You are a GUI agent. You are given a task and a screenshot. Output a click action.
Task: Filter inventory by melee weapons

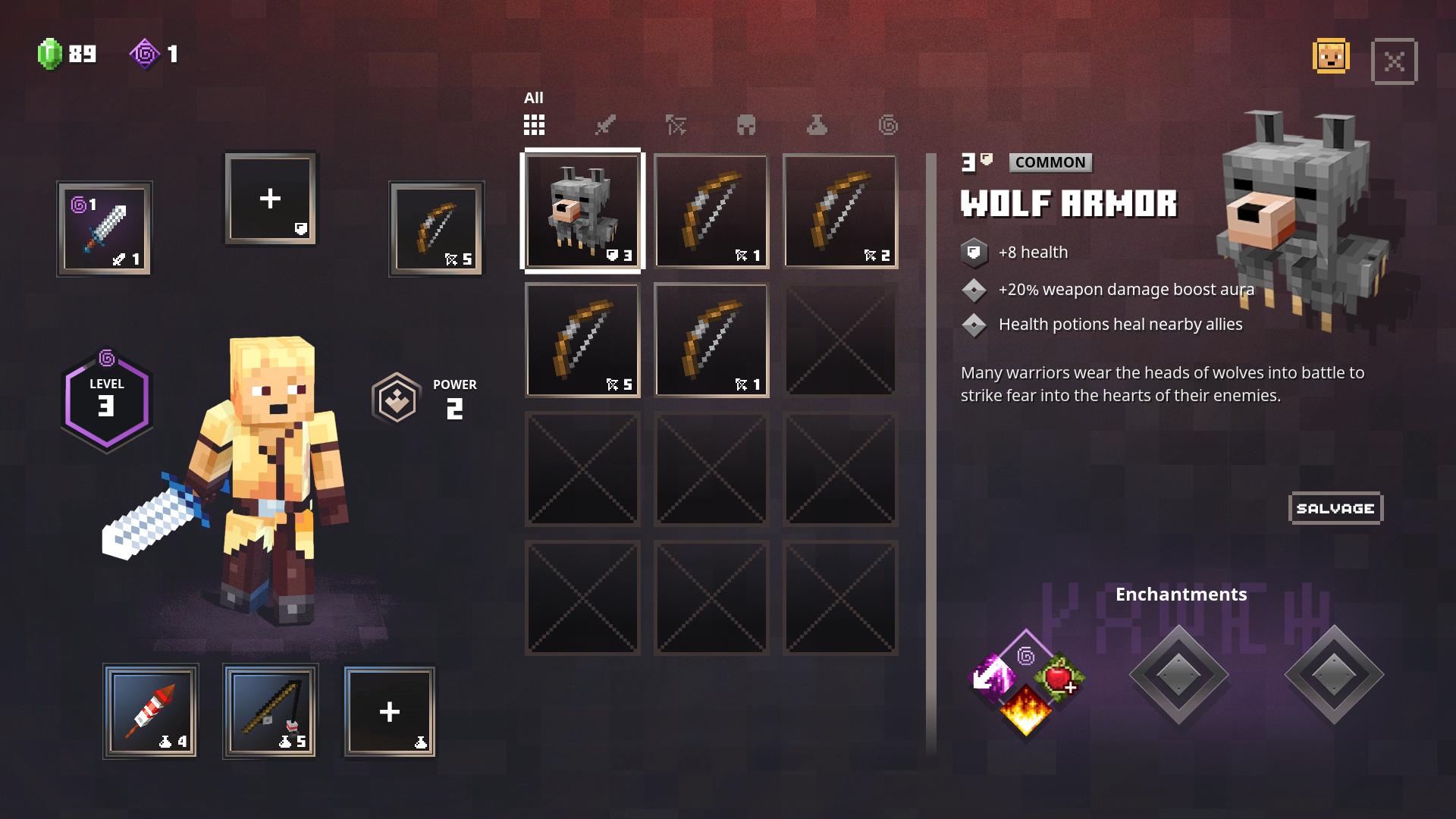604,125
